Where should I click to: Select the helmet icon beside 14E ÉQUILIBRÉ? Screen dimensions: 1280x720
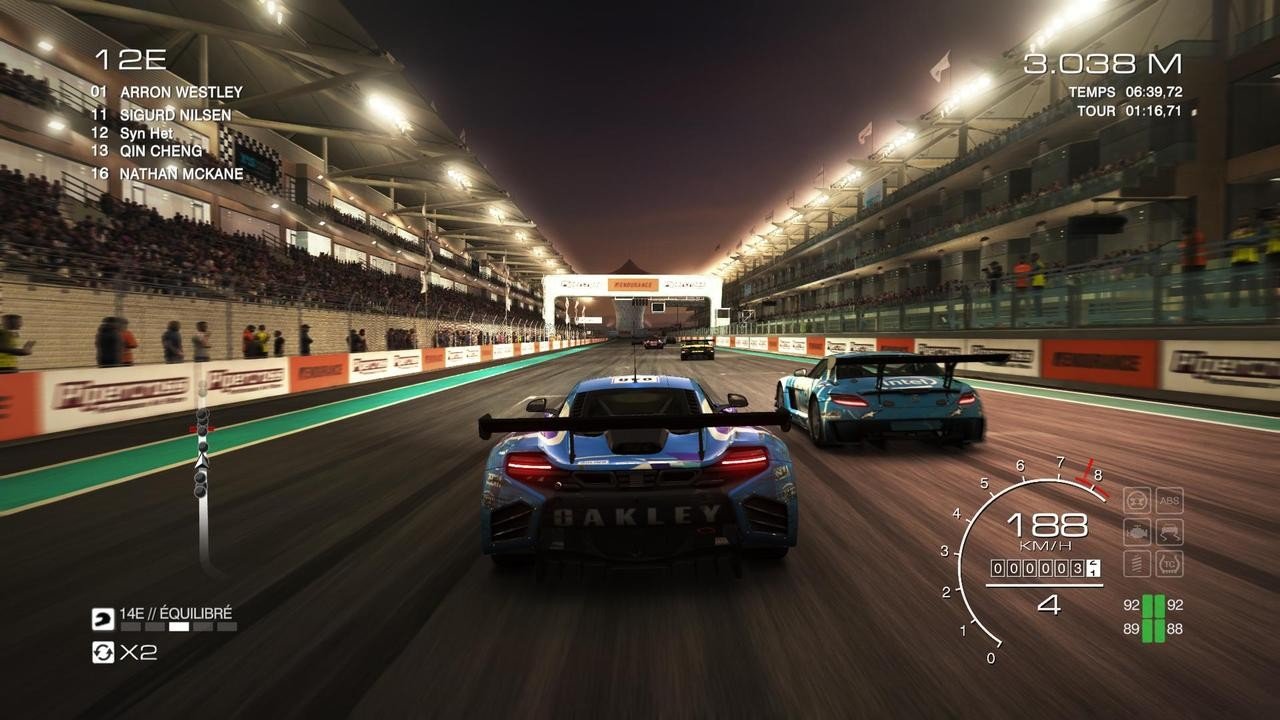coord(102,618)
